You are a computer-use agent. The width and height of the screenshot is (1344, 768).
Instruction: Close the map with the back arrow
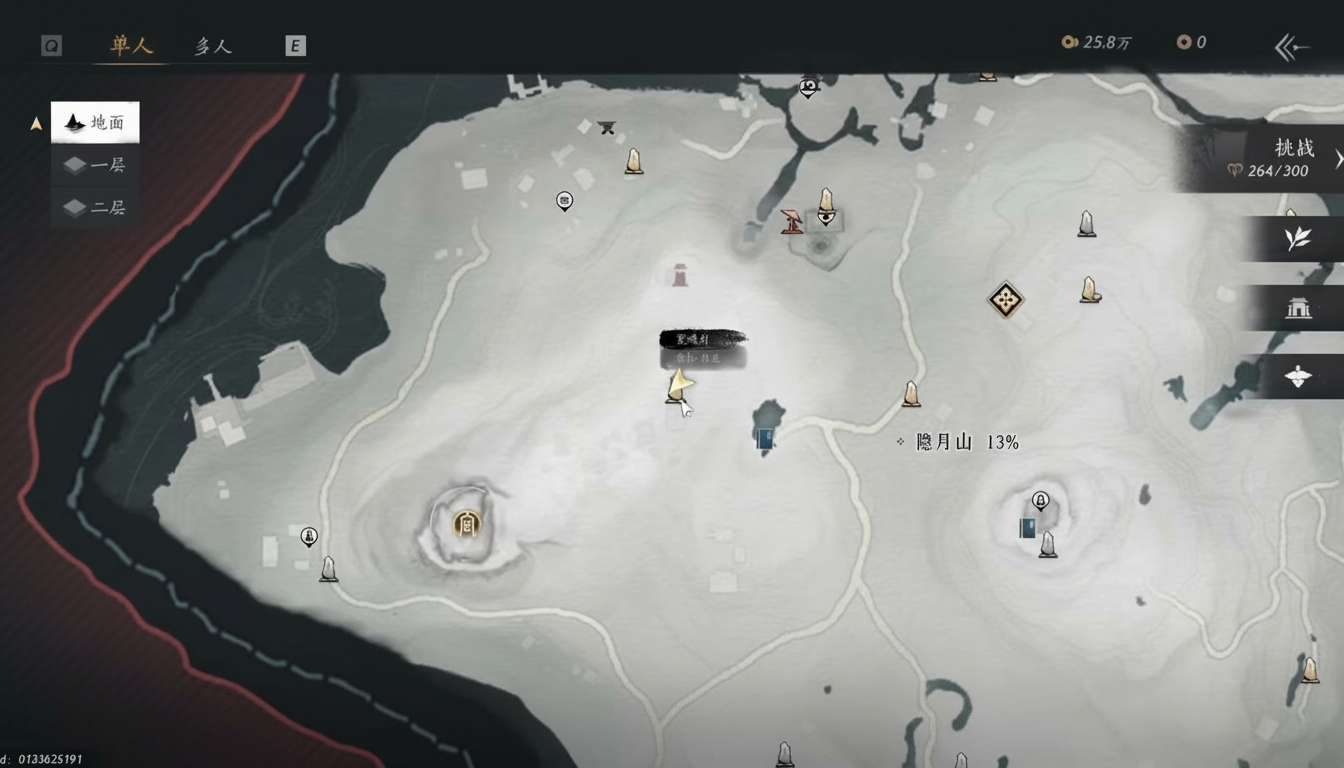1290,46
